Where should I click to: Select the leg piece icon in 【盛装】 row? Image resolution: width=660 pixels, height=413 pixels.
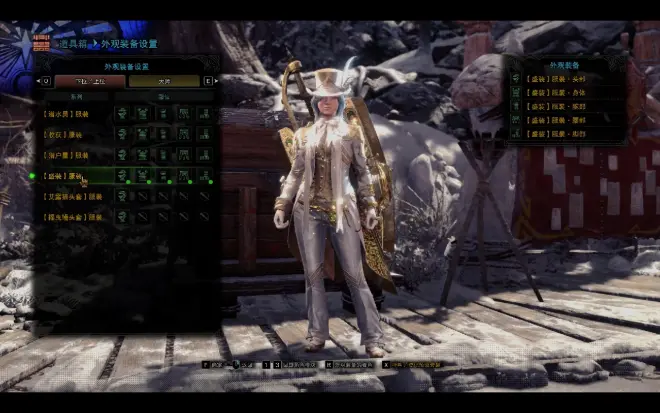point(205,176)
